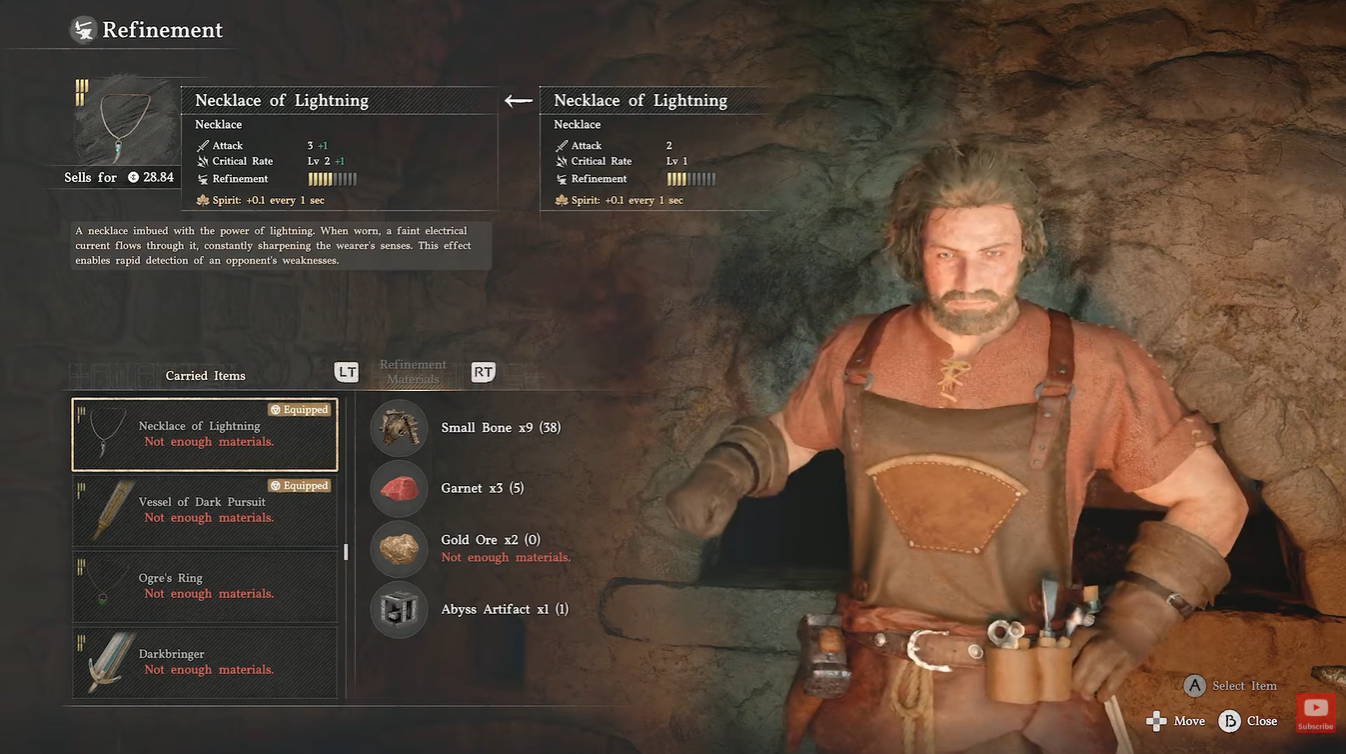Open the Refinement Materials tab
1346x754 pixels.
coord(413,372)
